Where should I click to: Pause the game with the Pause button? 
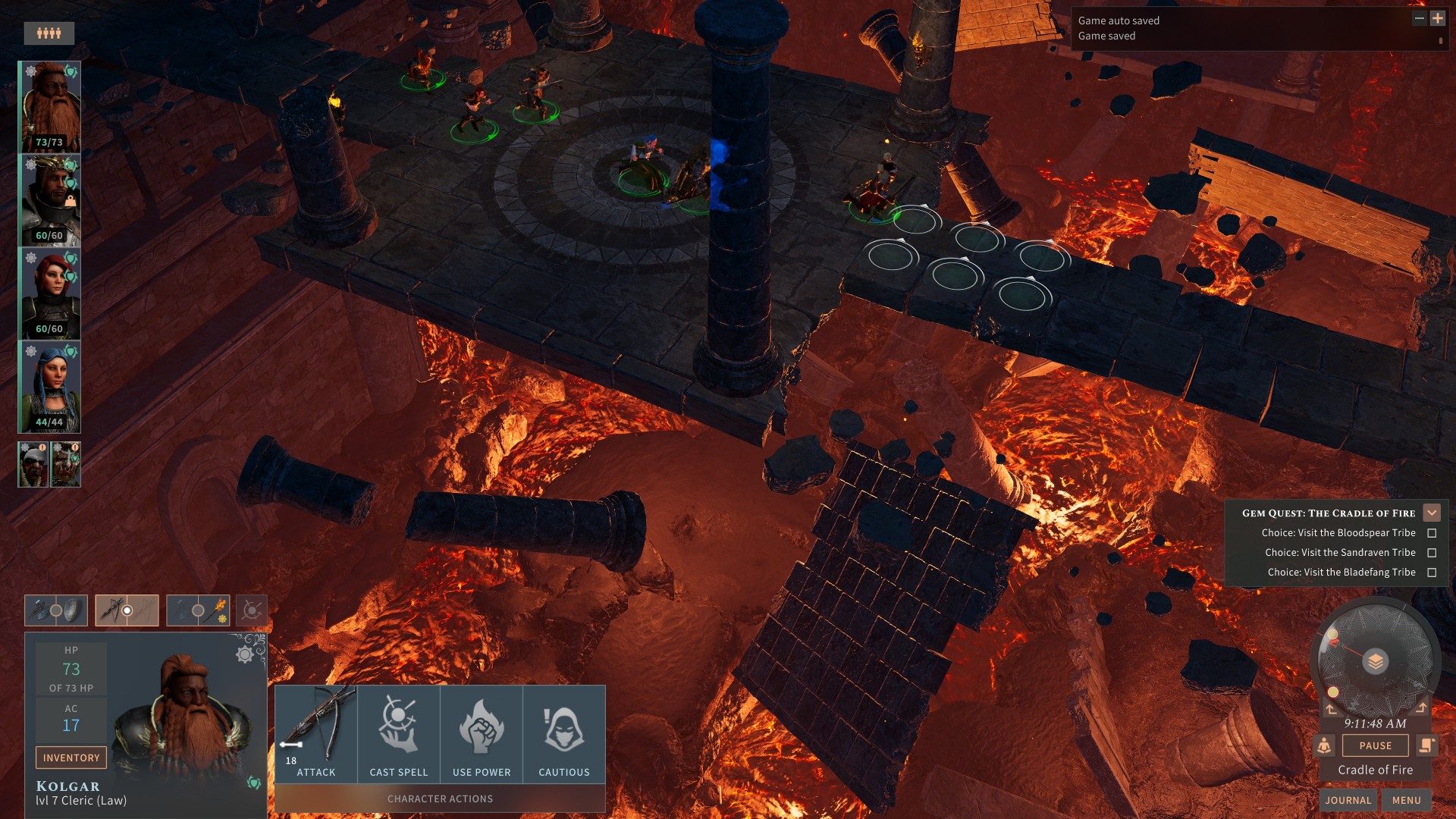pyautogui.click(x=1375, y=745)
